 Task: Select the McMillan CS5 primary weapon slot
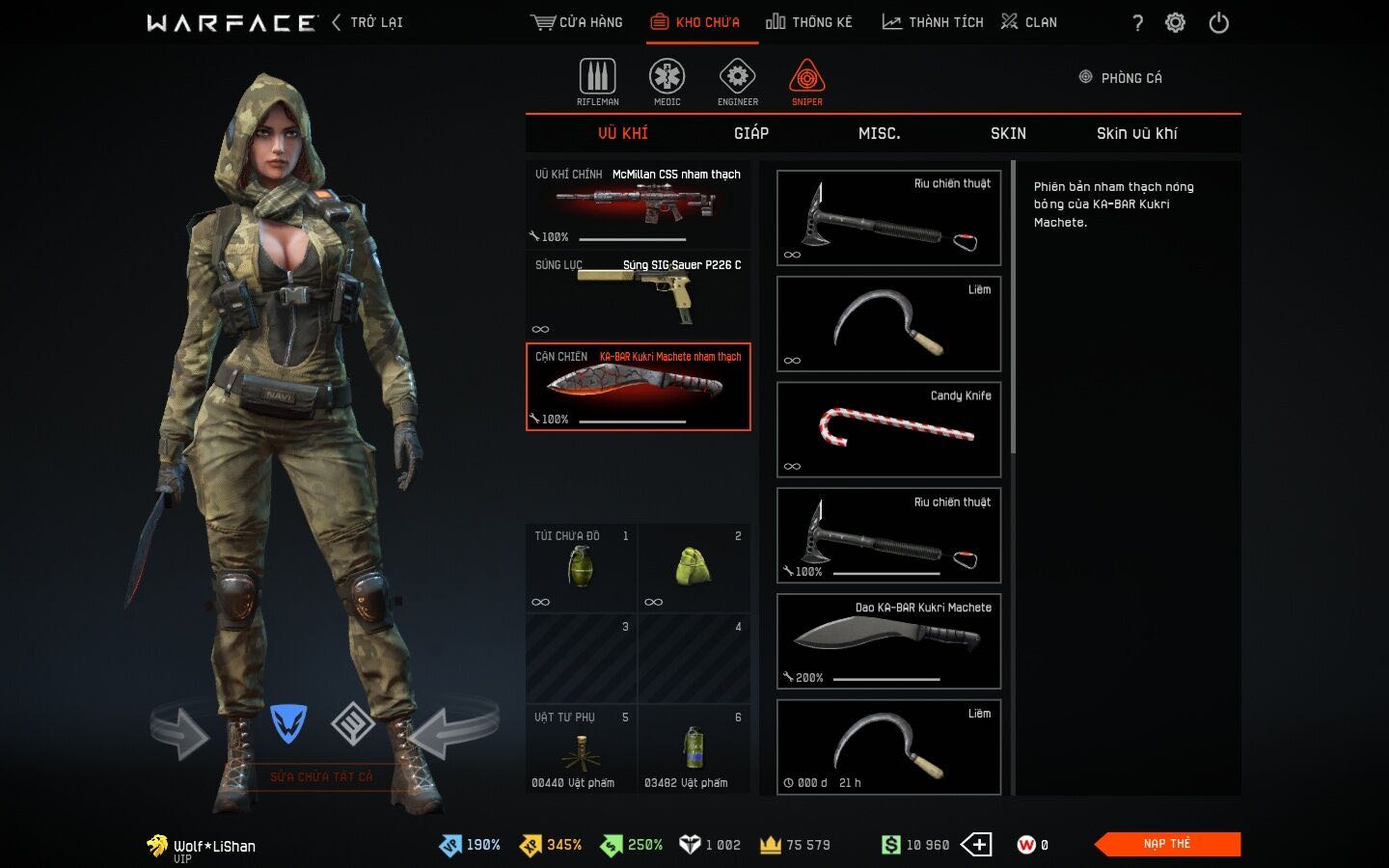click(x=638, y=204)
